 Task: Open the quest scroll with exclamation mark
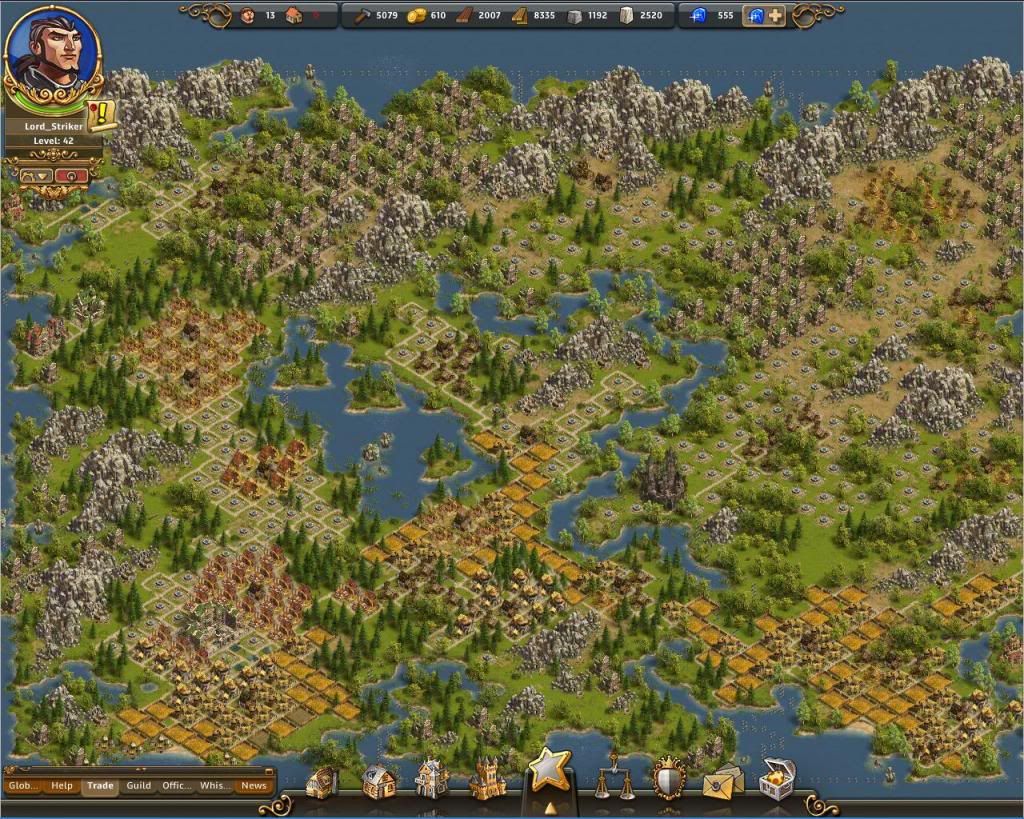click(101, 115)
